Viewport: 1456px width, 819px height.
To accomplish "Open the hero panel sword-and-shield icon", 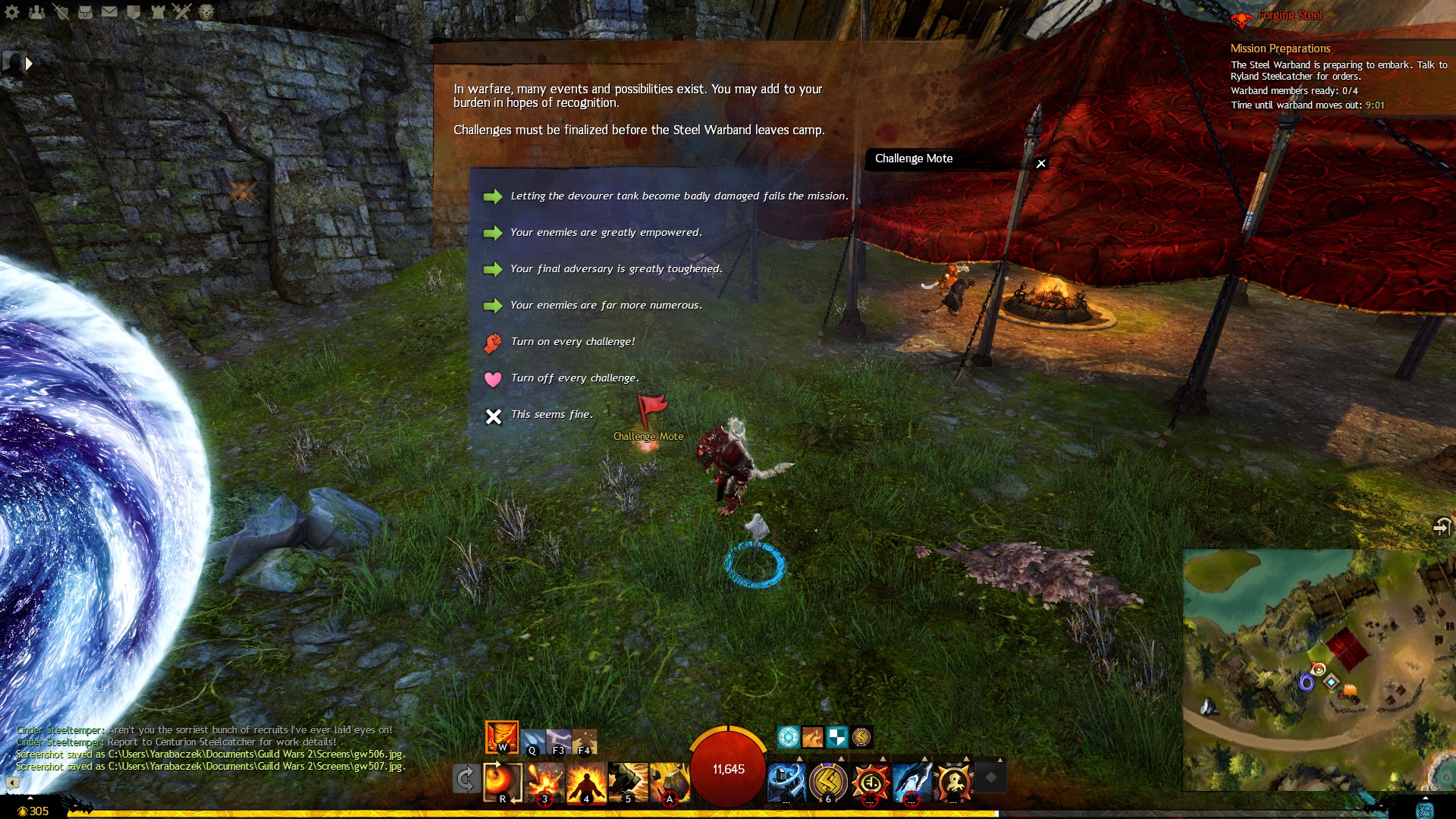I will (61, 11).
